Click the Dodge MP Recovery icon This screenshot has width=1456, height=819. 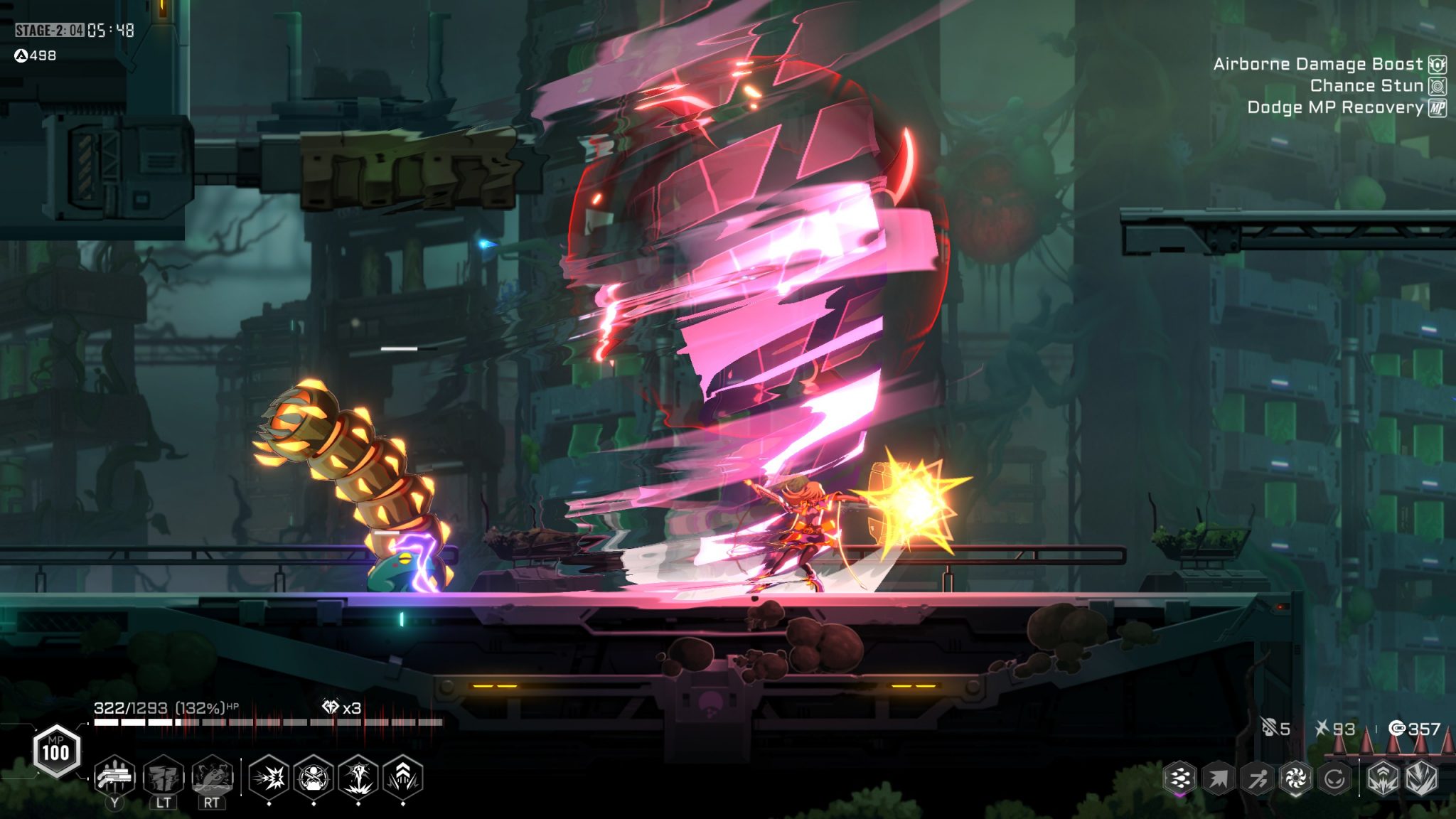pos(1438,108)
